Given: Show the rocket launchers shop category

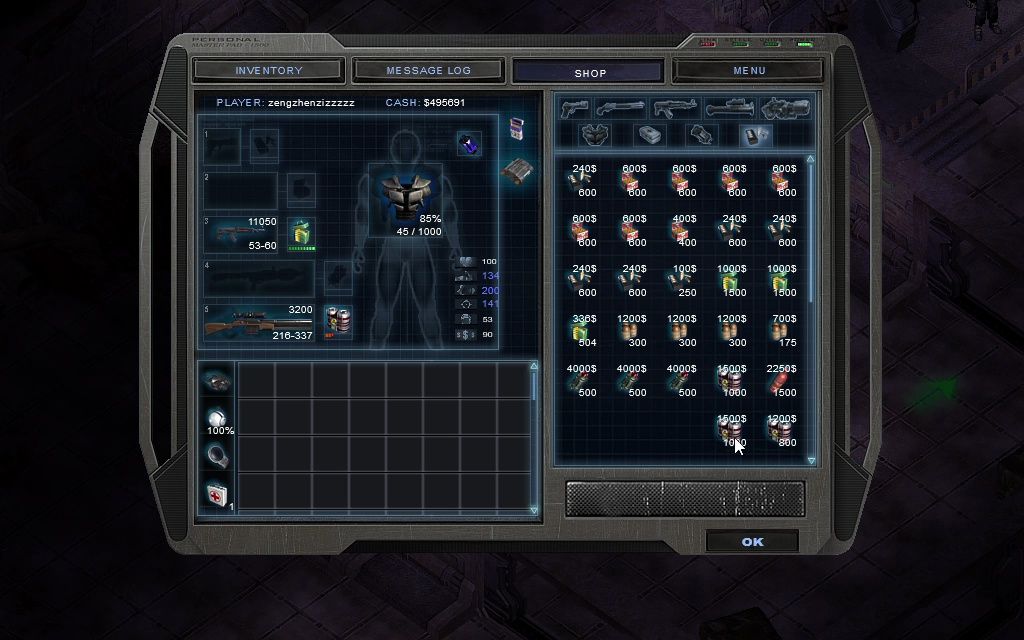Looking at the screenshot, I should click(729, 108).
